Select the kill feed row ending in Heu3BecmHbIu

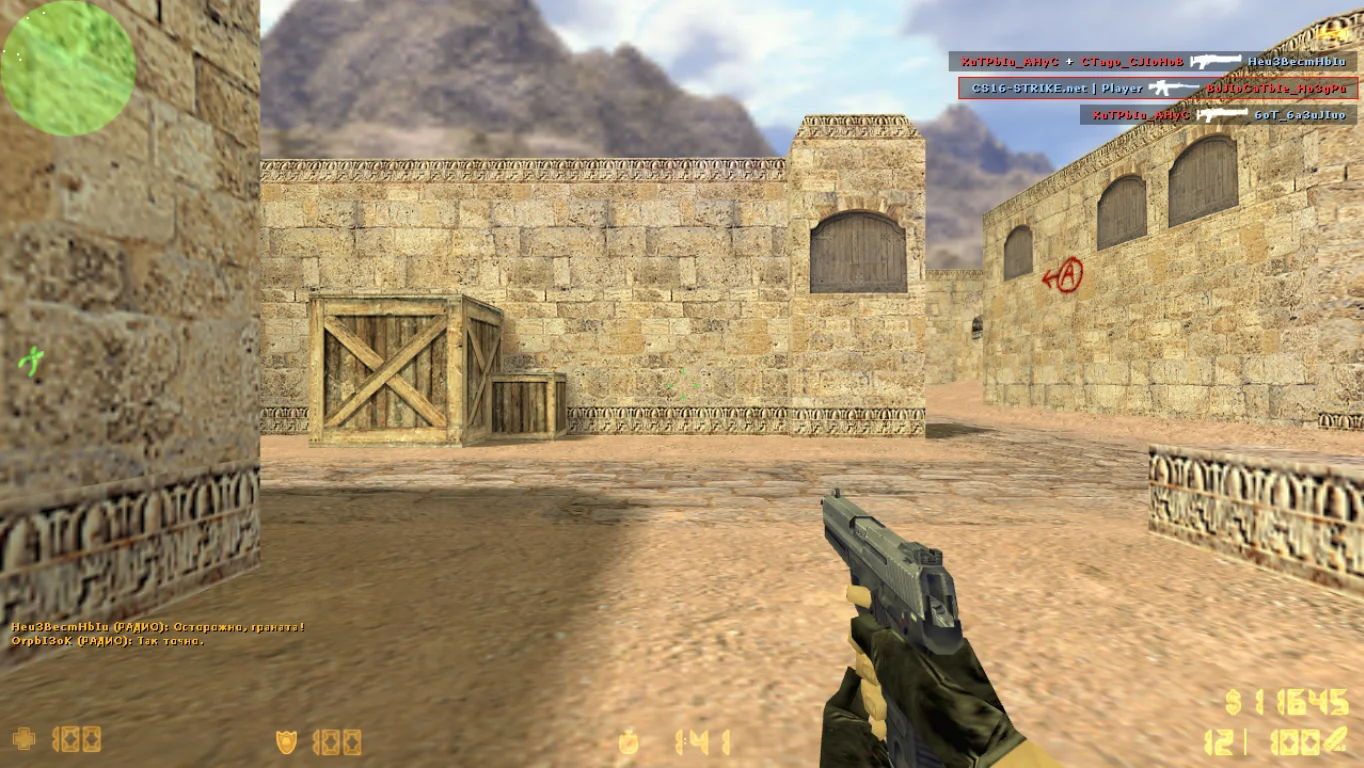pos(1153,61)
